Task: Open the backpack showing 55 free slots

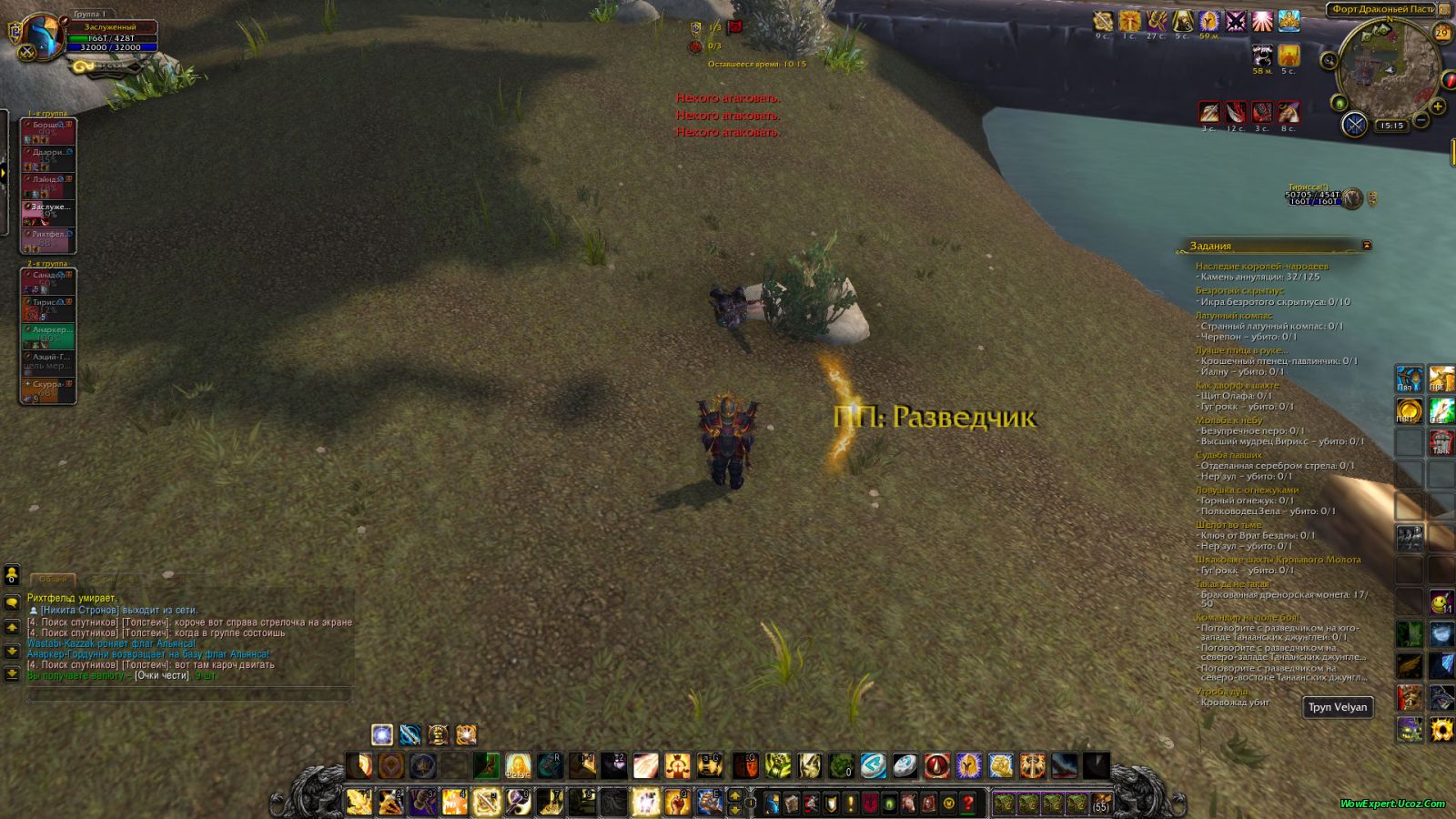Action: pyautogui.click(x=1101, y=804)
